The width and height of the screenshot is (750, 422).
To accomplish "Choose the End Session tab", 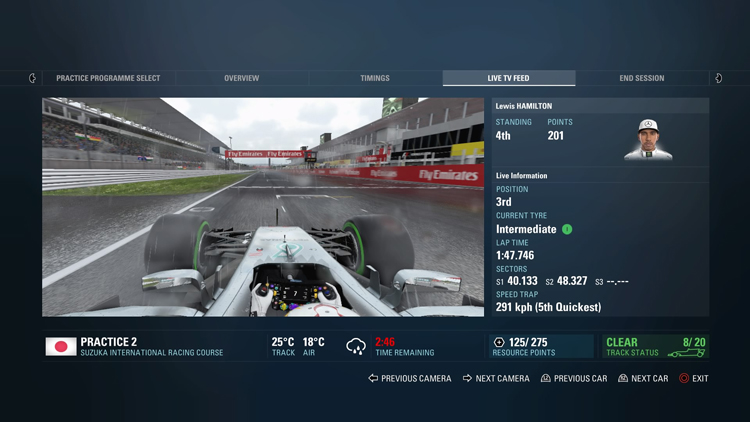I will (642, 78).
